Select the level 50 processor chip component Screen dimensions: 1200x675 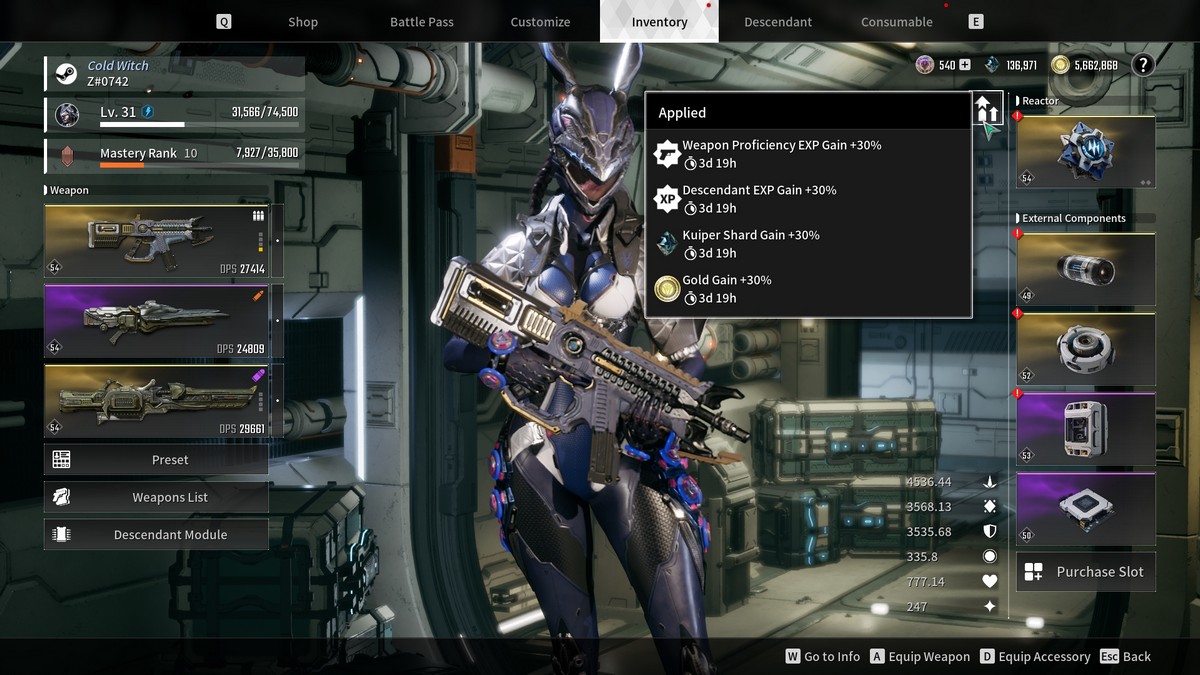pyautogui.click(x=1085, y=508)
